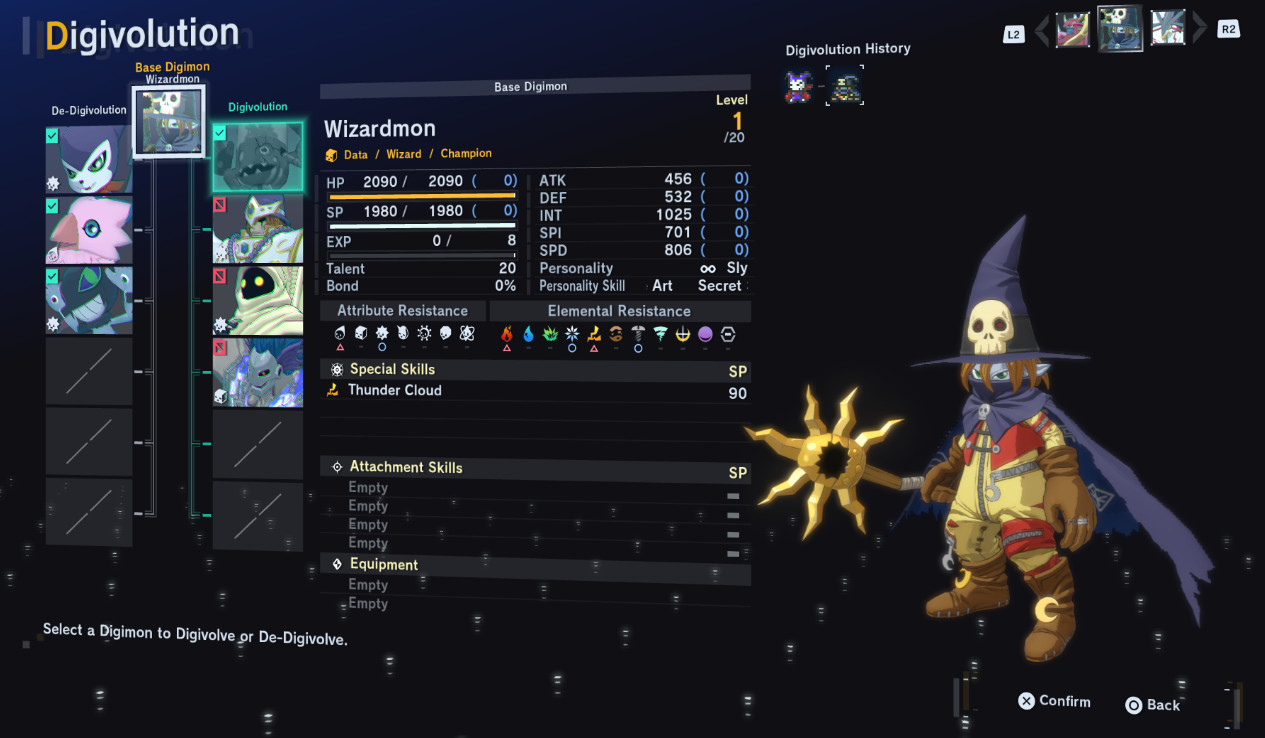Switch to the white Digimon party portrait
The width and height of the screenshot is (1265, 738).
[x=1168, y=28]
